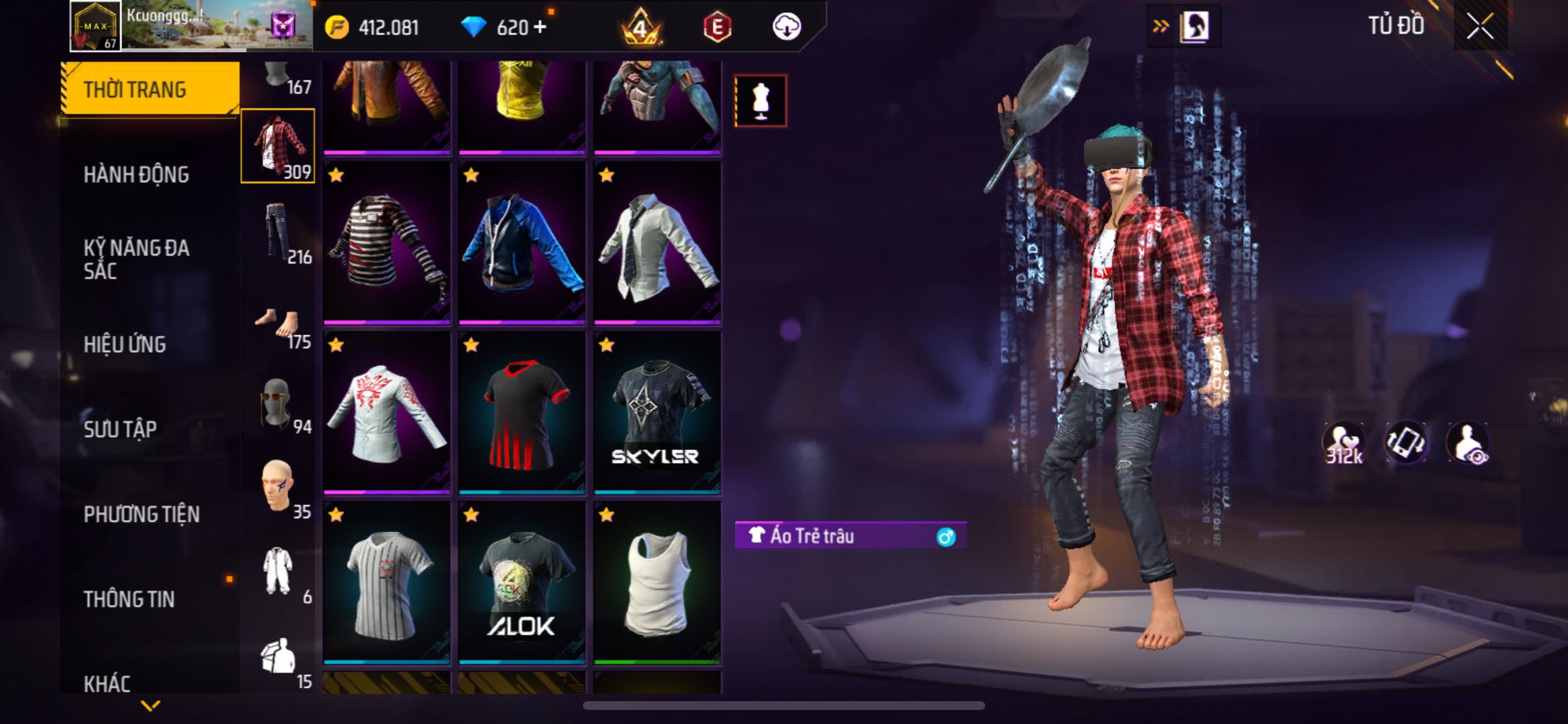Switch to Kỹ Năng Đa Sắc tab
The width and height of the screenshot is (1568, 724).
pos(136,259)
